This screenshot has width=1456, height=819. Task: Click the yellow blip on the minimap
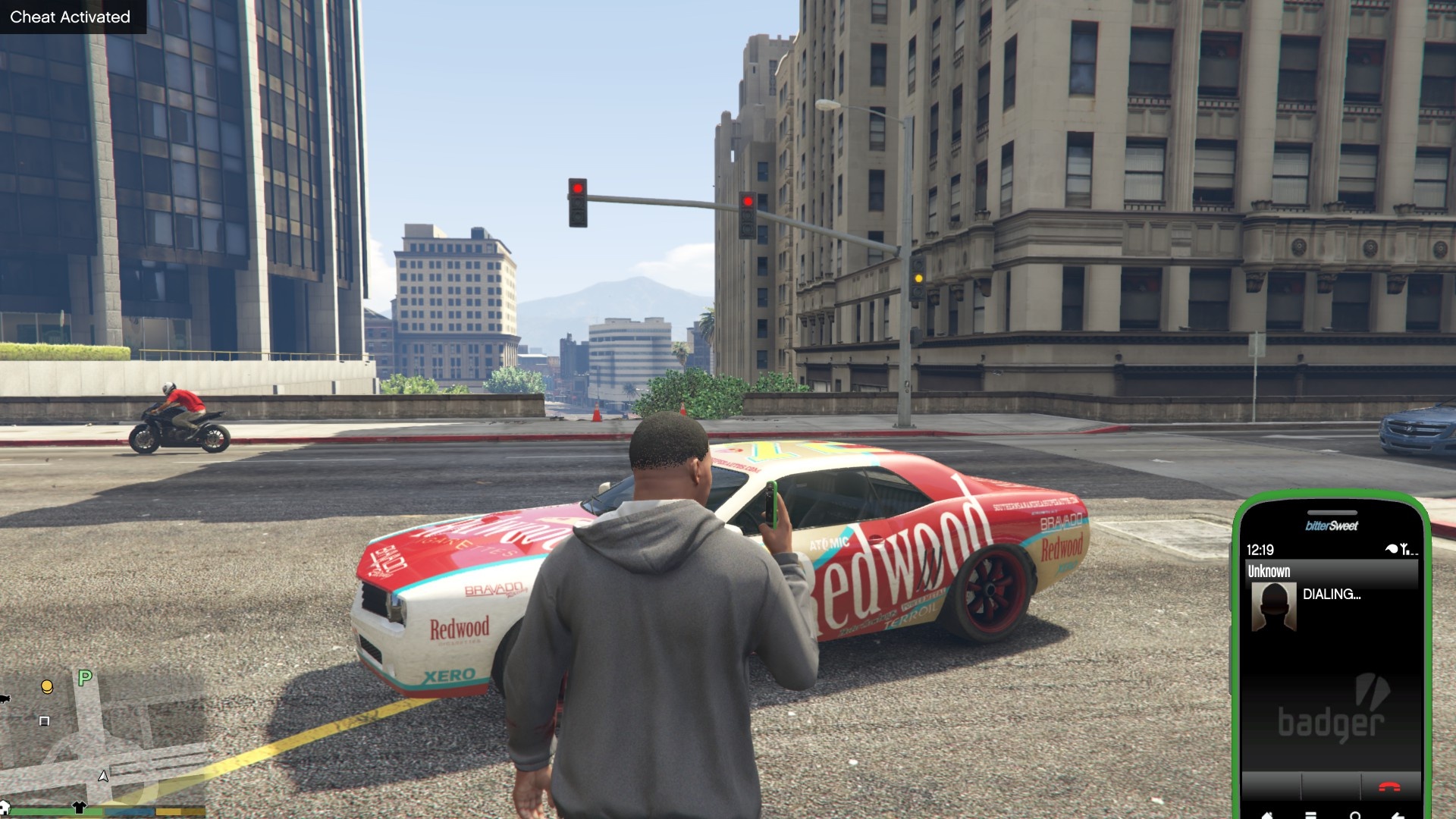pos(47,687)
